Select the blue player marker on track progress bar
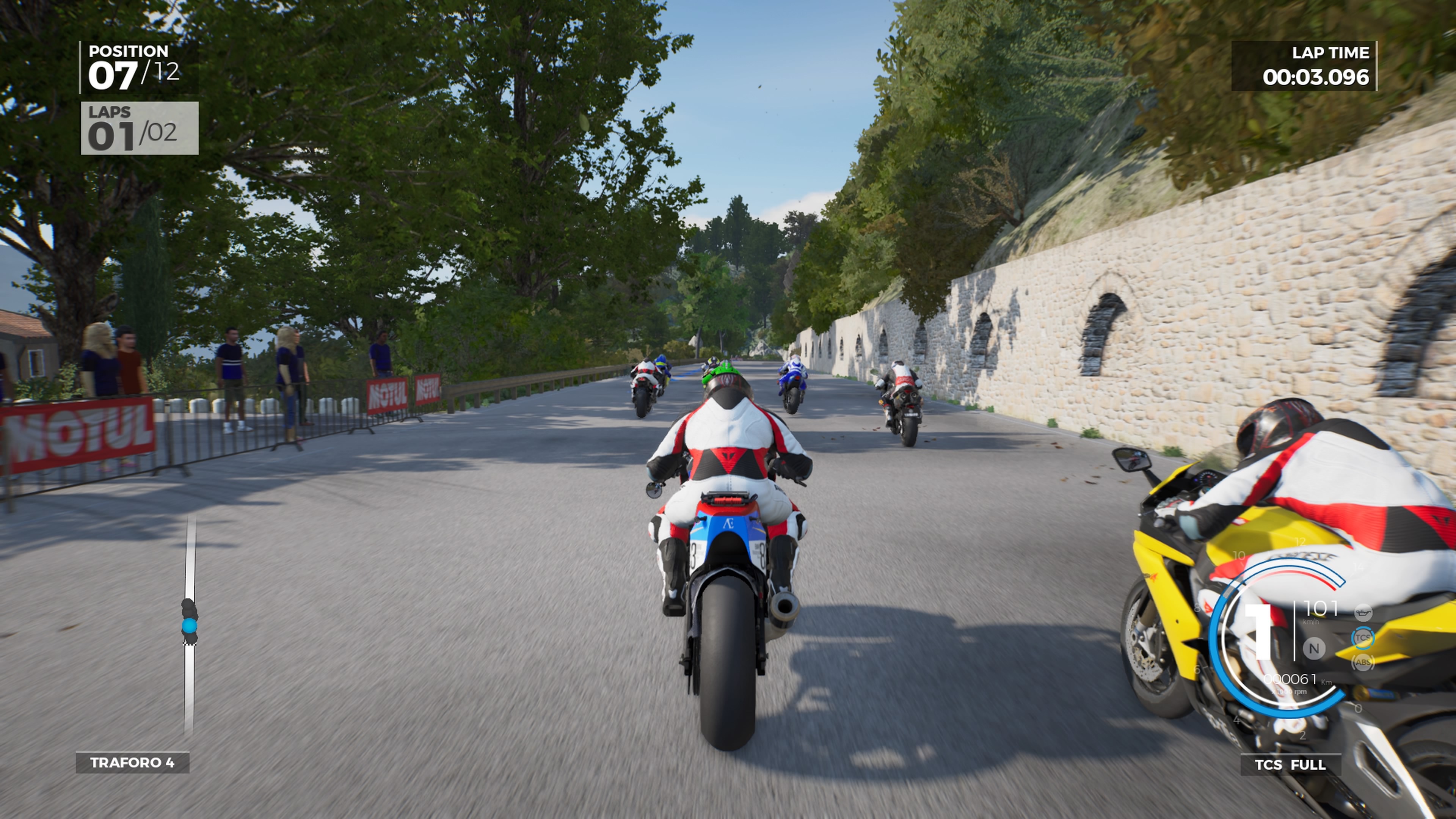1456x819 pixels. [x=189, y=625]
